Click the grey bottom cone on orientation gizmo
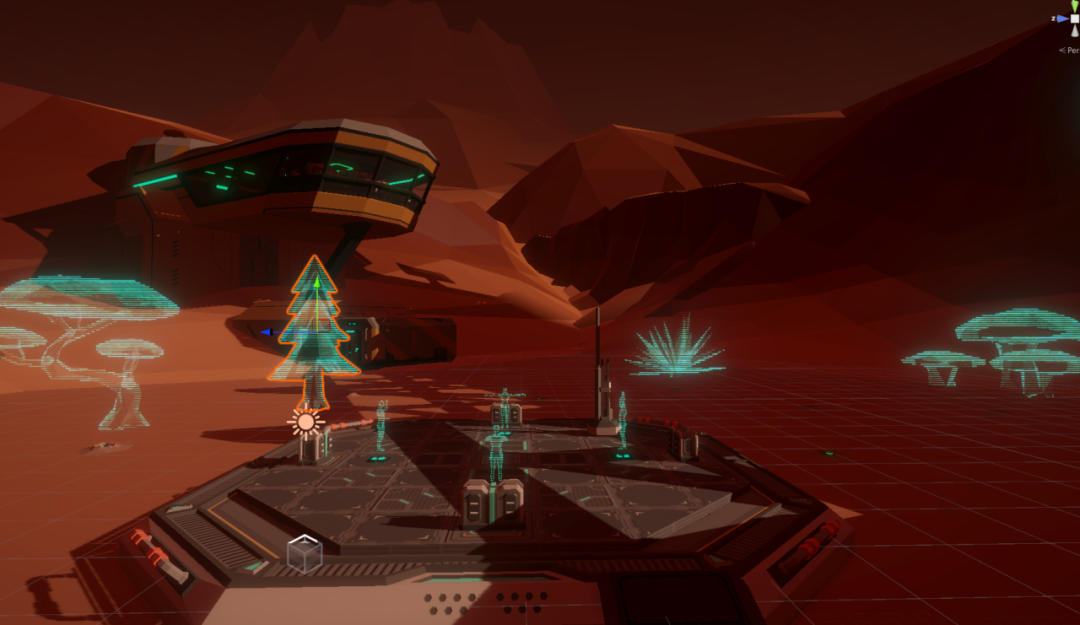1080x625 pixels. [x=1074, y=31]
